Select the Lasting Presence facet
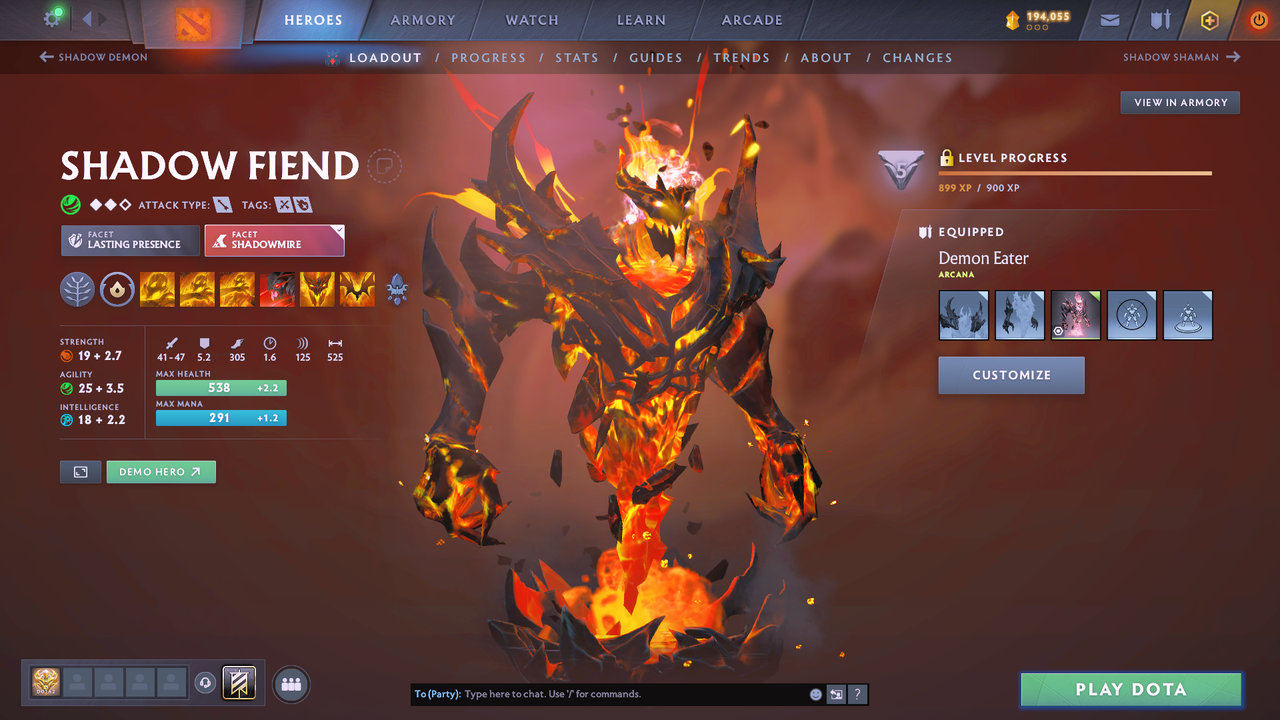This screenshot has width=1280, height=720. pyautogui.click(x=130, y=240)
